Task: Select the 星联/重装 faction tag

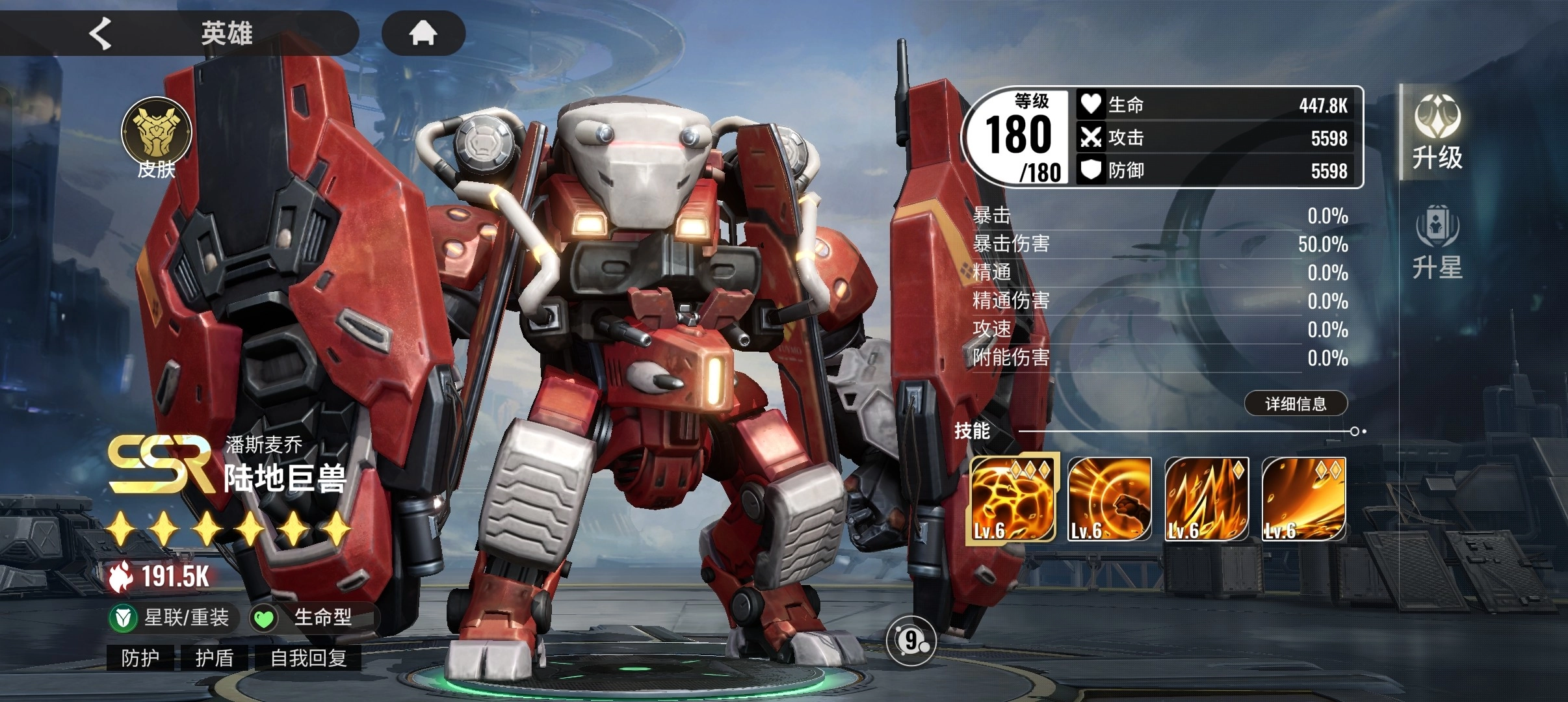Action: pyautogui.click(x=172, y=617)
